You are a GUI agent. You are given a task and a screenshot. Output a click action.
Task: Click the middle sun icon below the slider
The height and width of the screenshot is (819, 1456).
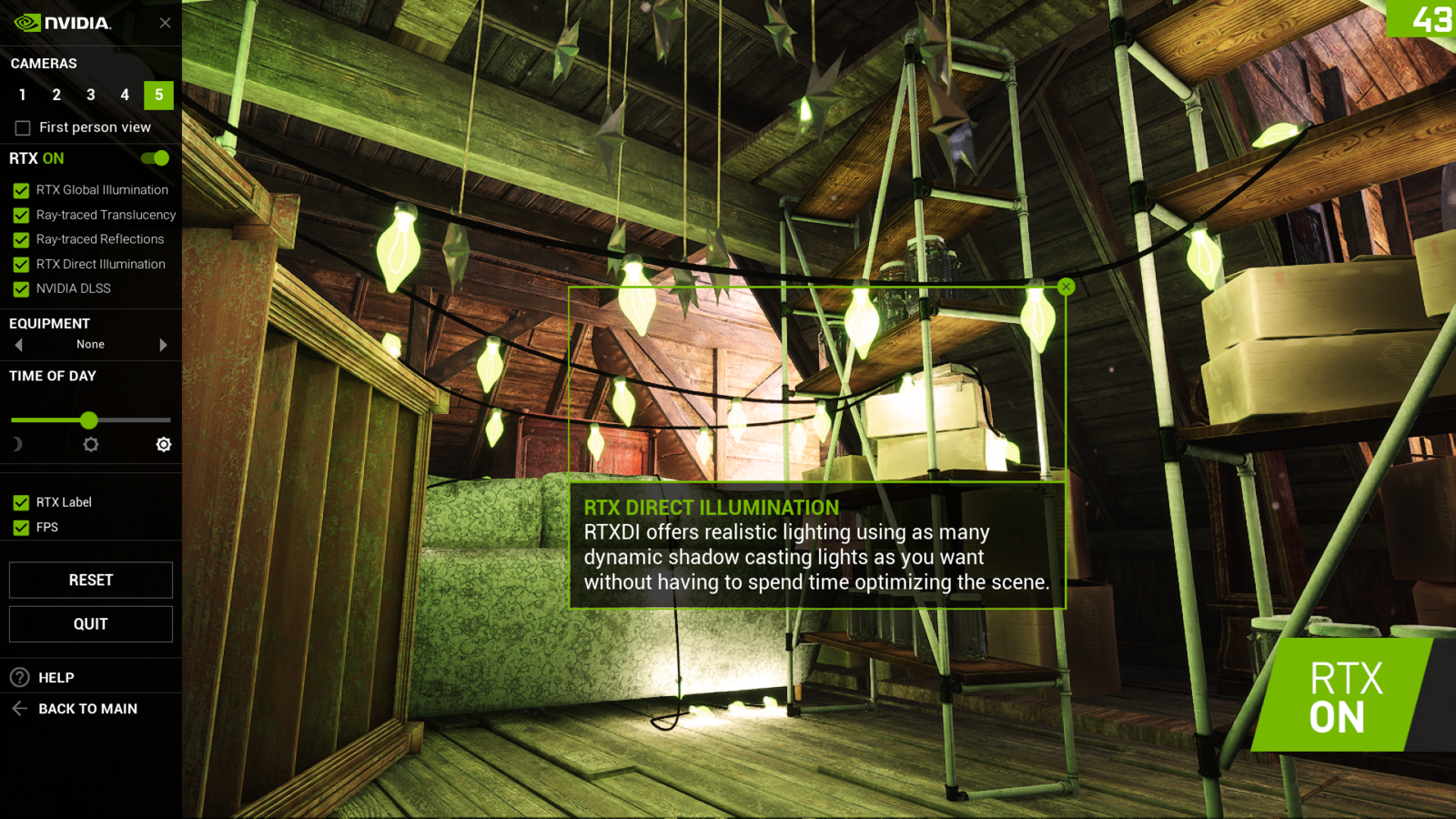coord(90,444)
